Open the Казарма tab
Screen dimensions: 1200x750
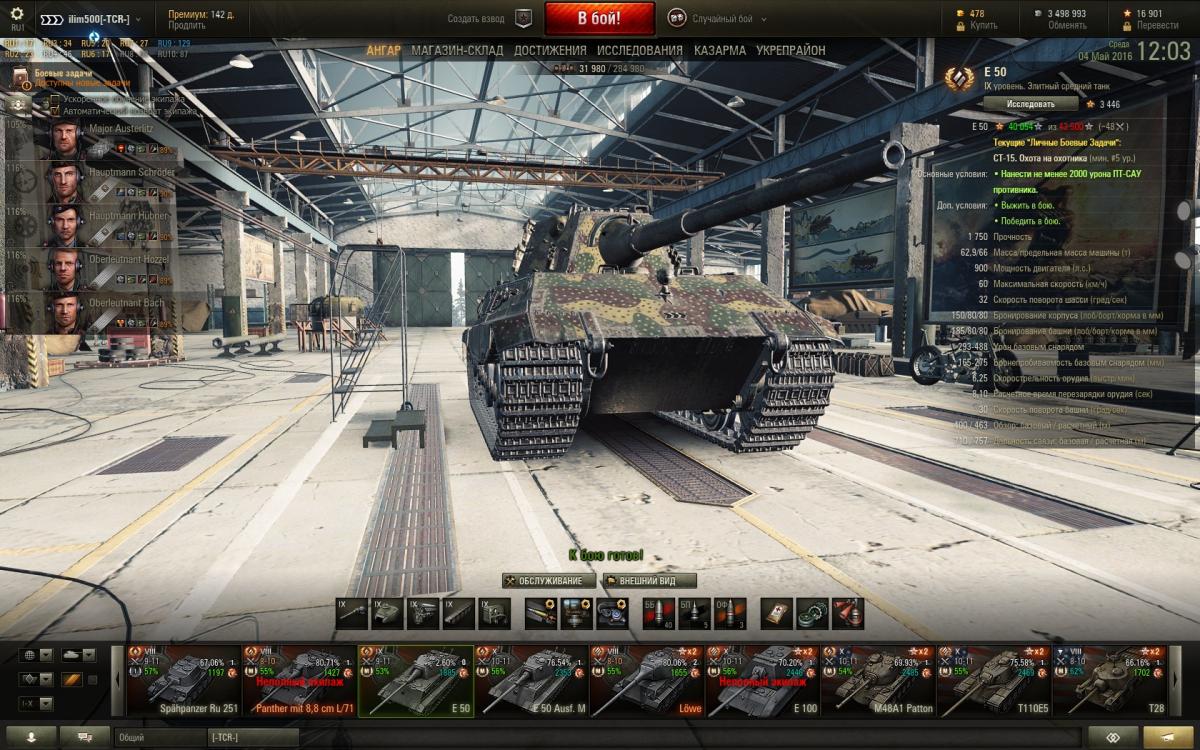(x=719, y=50)
